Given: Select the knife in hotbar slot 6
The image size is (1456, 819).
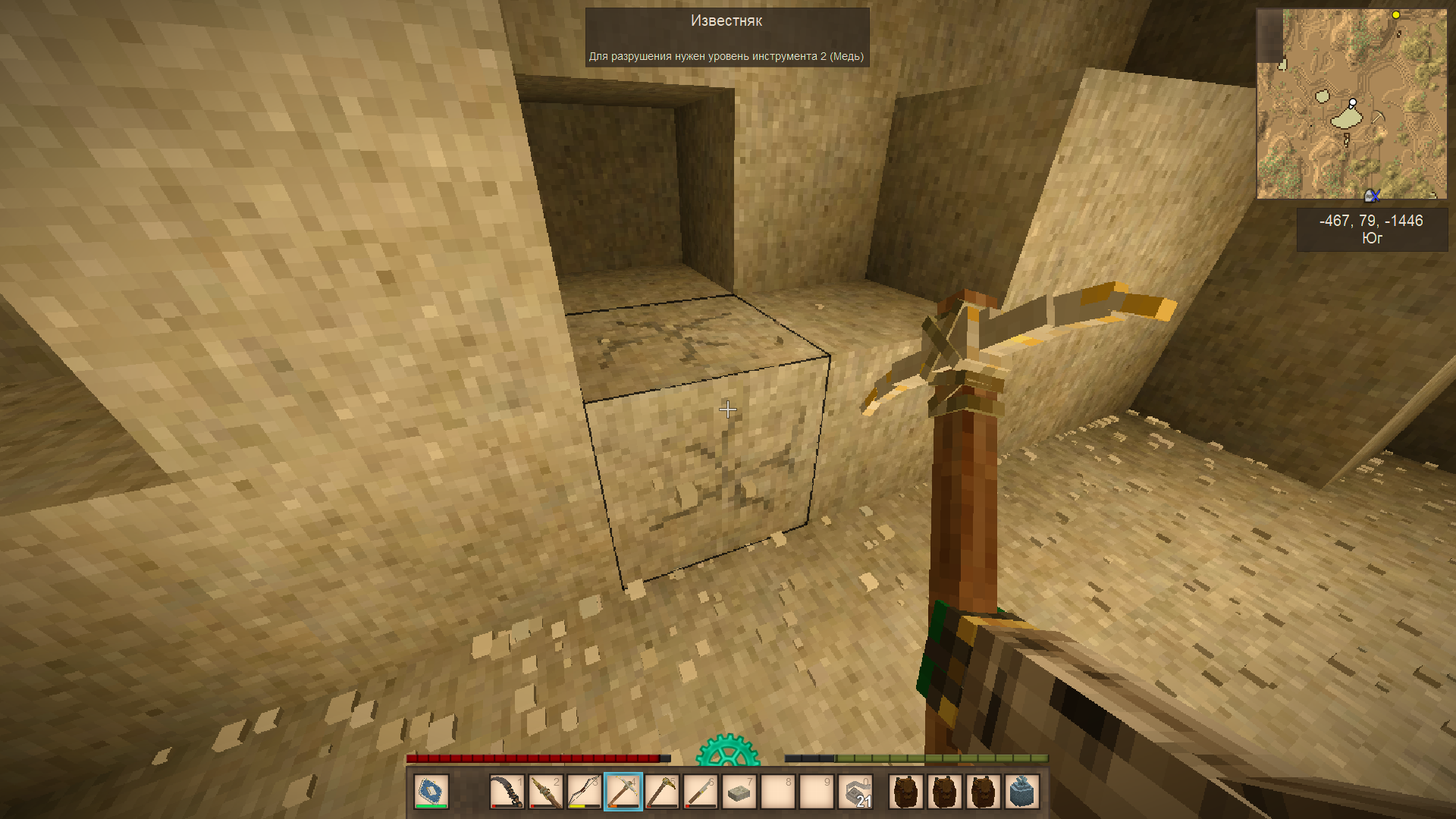Looking at the screenshot, I should tap(701, 792).
